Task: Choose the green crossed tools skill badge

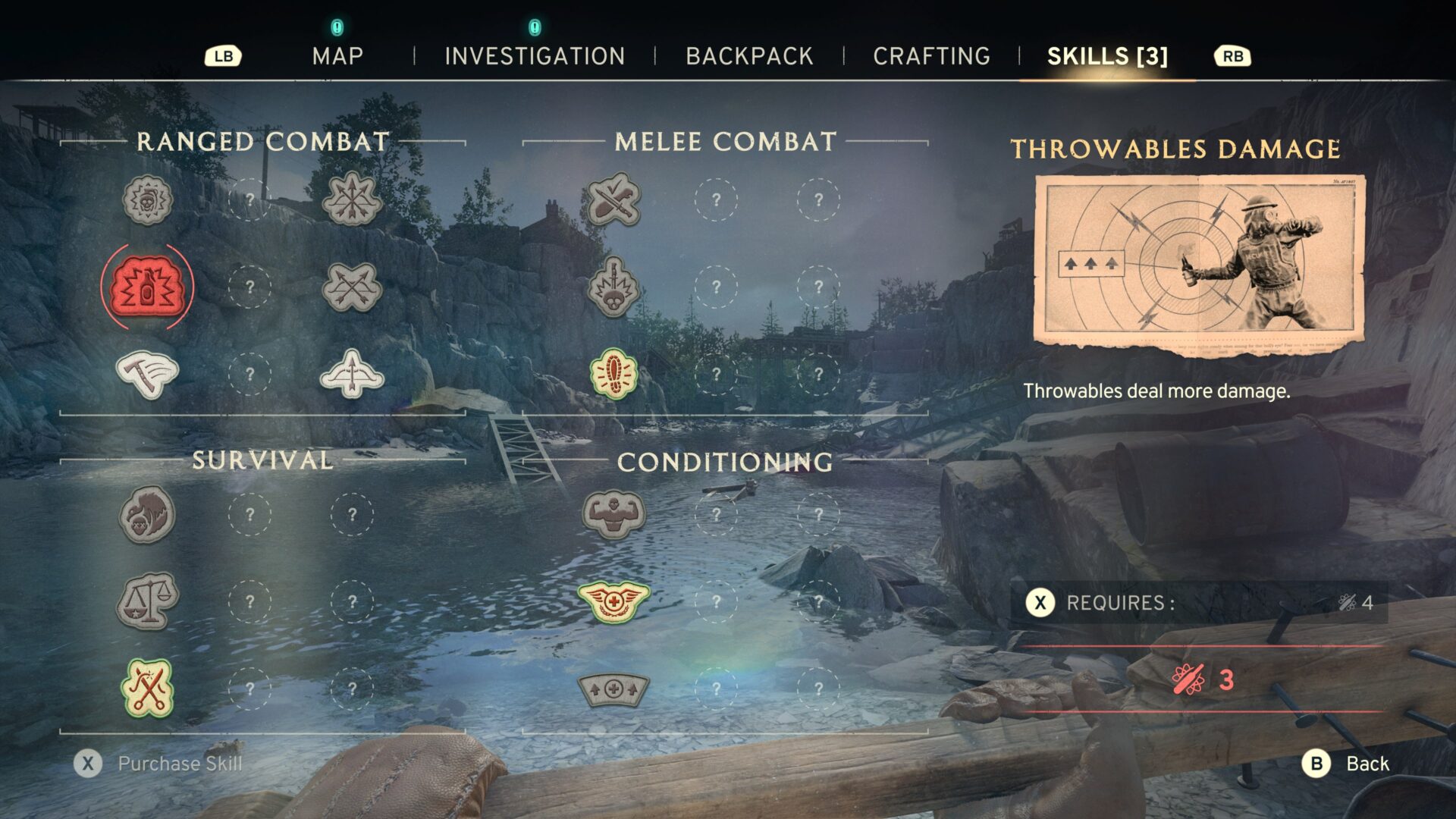Action: 147,689
